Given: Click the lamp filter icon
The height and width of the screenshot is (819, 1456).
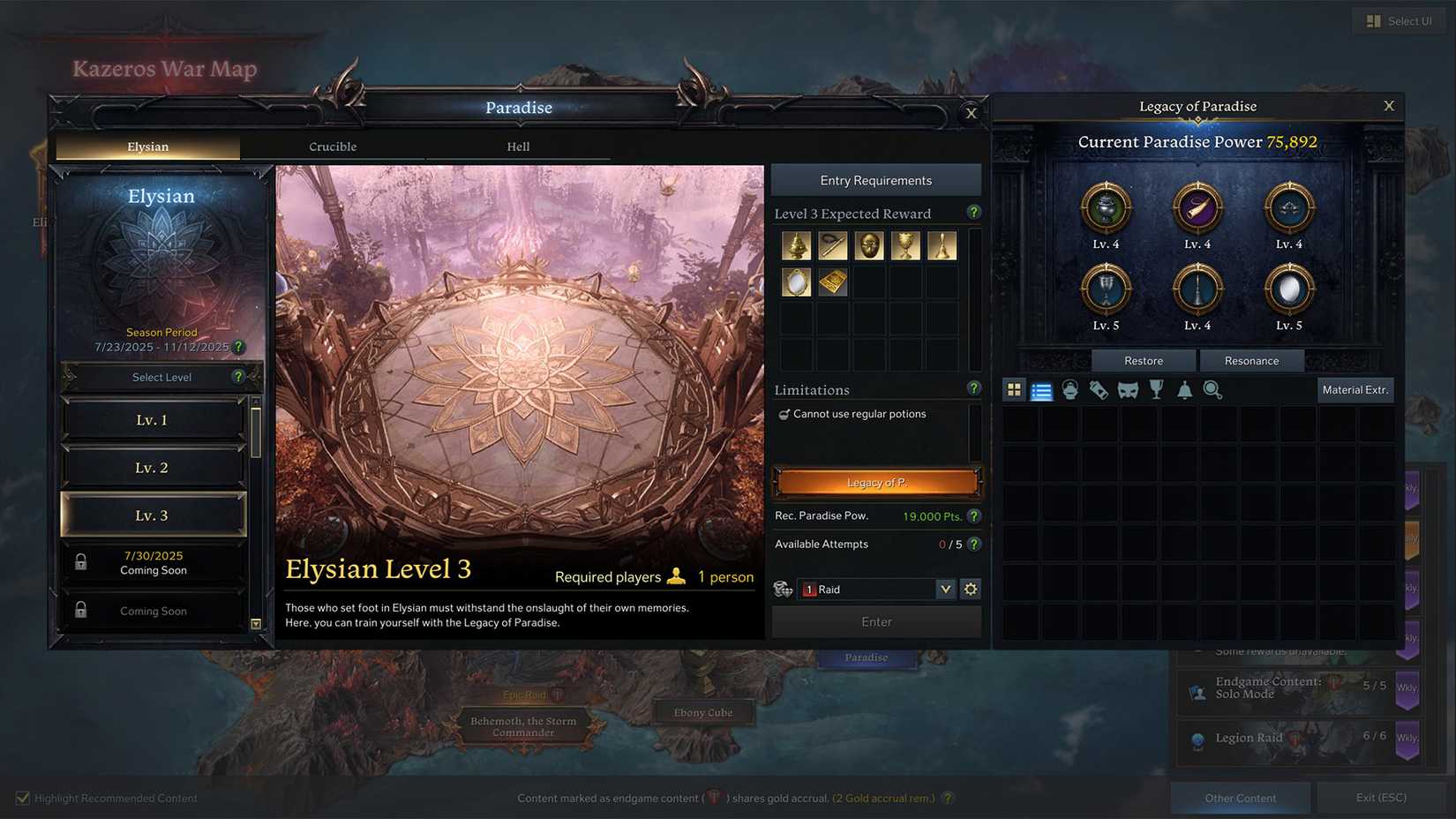Looking at the screenshot, I should tap(1070, 389).
